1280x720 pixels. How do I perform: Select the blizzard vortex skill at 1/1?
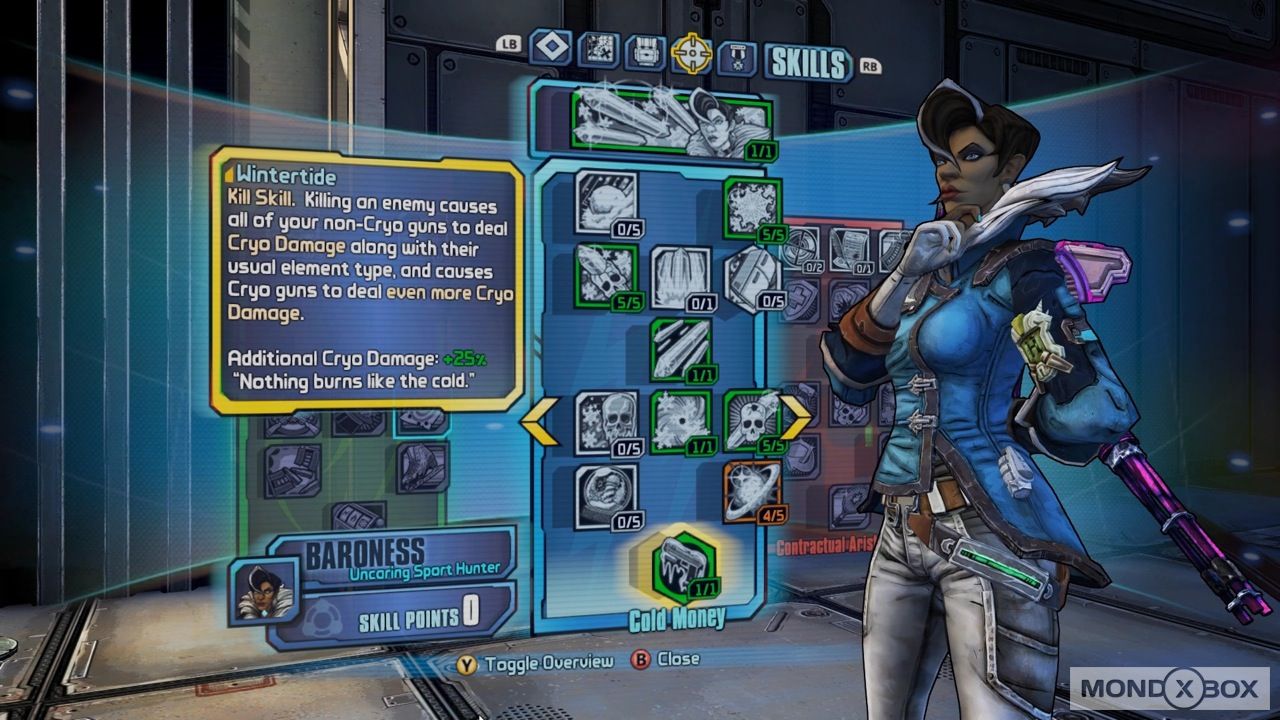[x=680, y=422]
